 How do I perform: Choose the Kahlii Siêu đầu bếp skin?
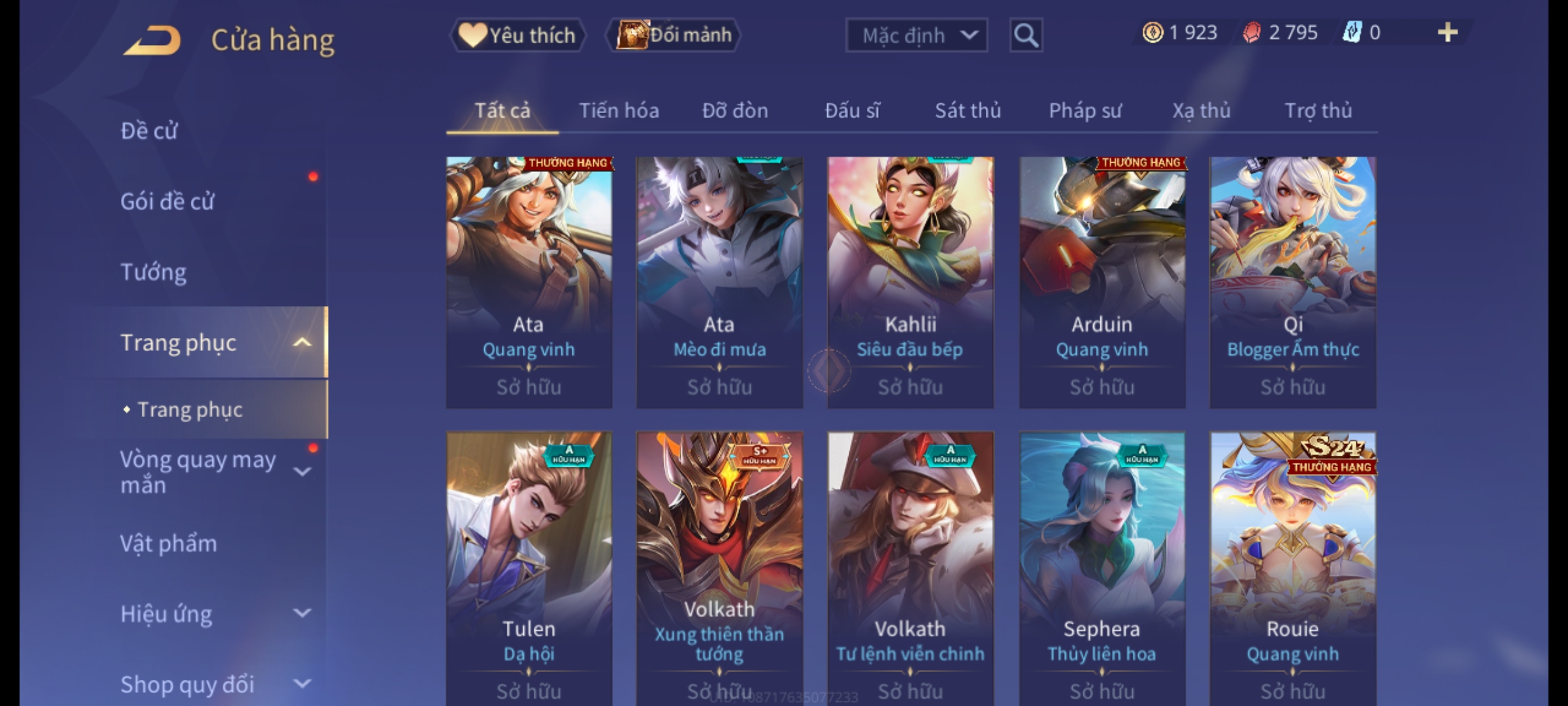[x=910, y=281]
